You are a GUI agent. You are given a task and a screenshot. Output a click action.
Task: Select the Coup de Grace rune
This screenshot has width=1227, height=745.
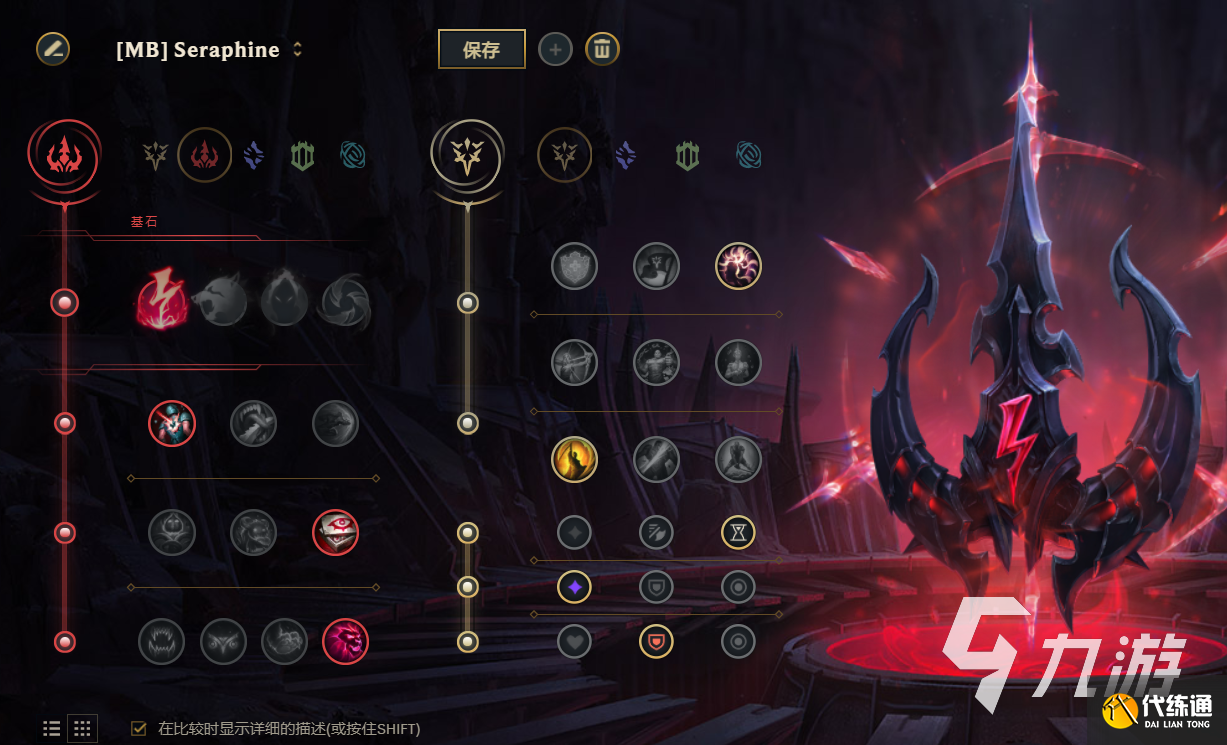click(x=575, y=459)
